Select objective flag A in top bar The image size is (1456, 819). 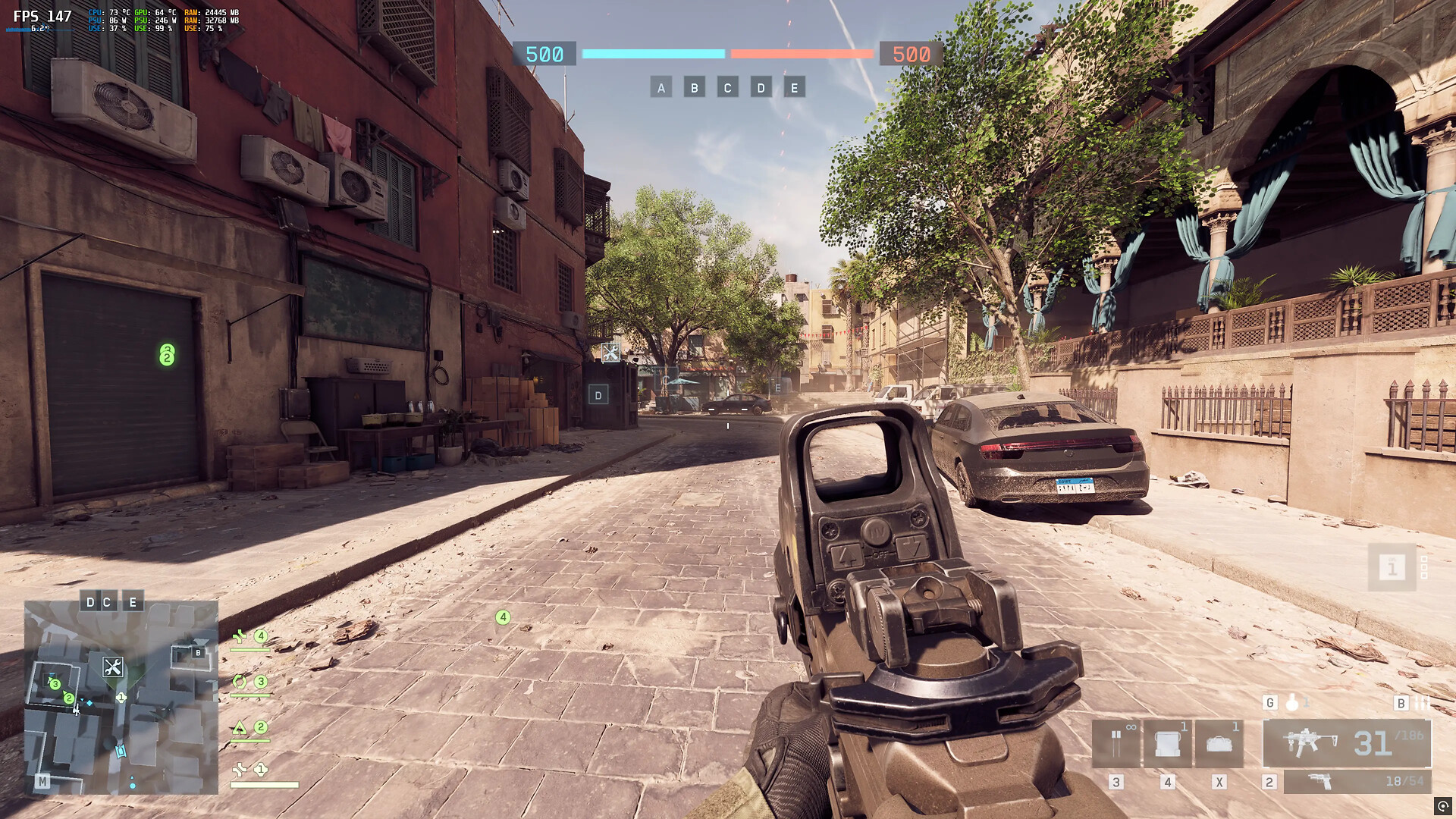(661, 88)
